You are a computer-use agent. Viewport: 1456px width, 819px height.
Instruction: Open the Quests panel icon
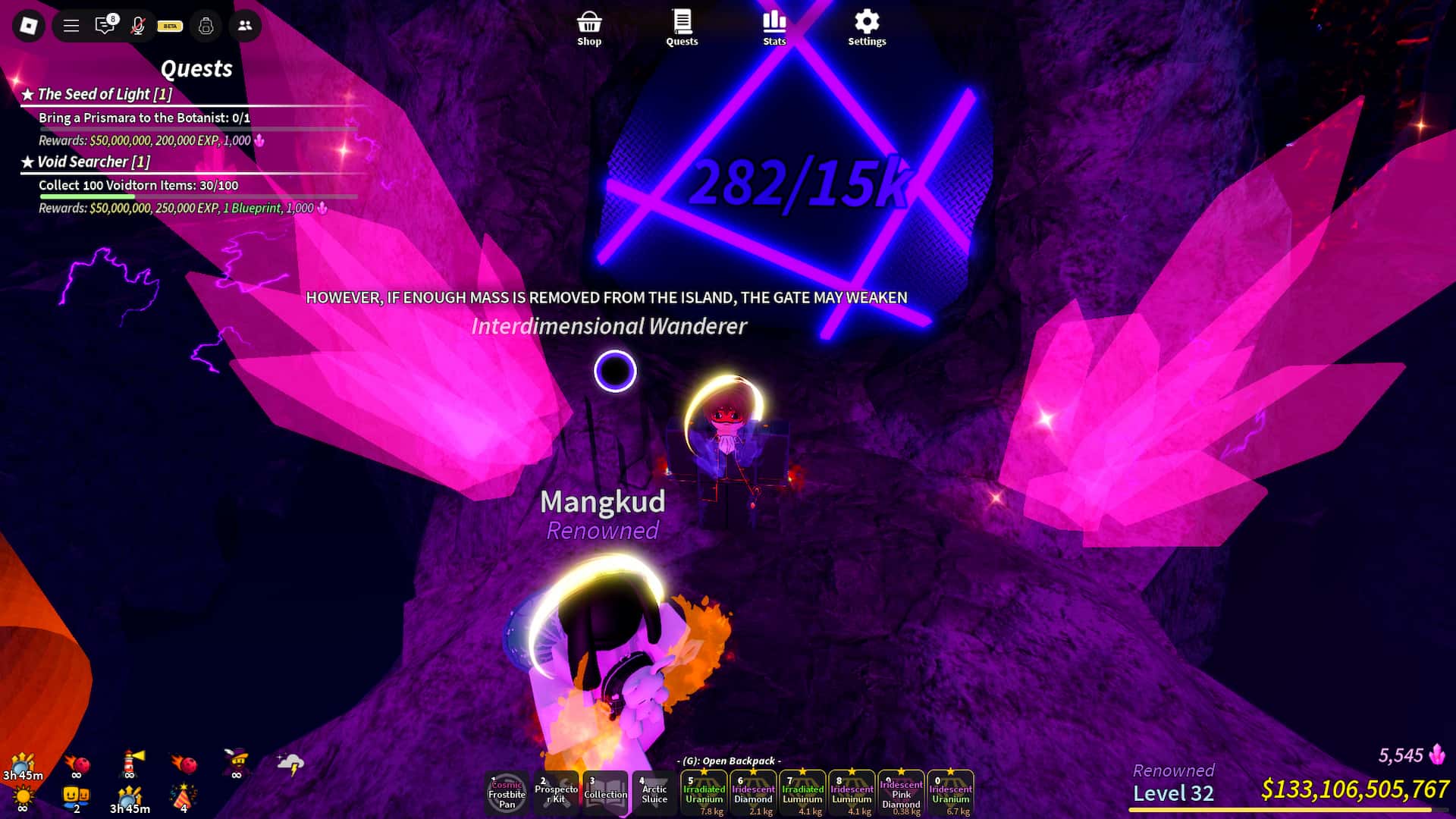point(681,25)
